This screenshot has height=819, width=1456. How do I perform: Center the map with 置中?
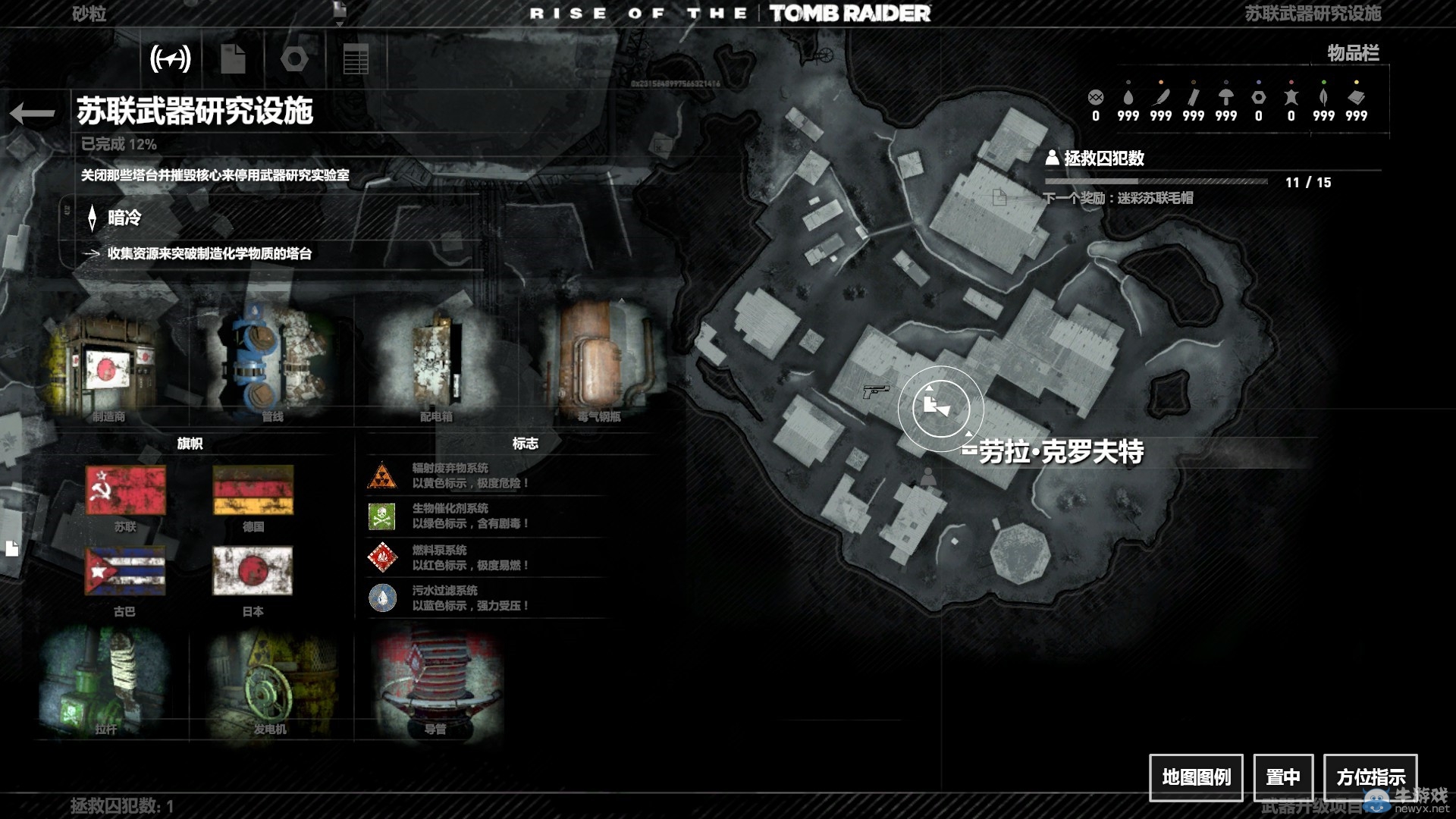point(1283,777)
